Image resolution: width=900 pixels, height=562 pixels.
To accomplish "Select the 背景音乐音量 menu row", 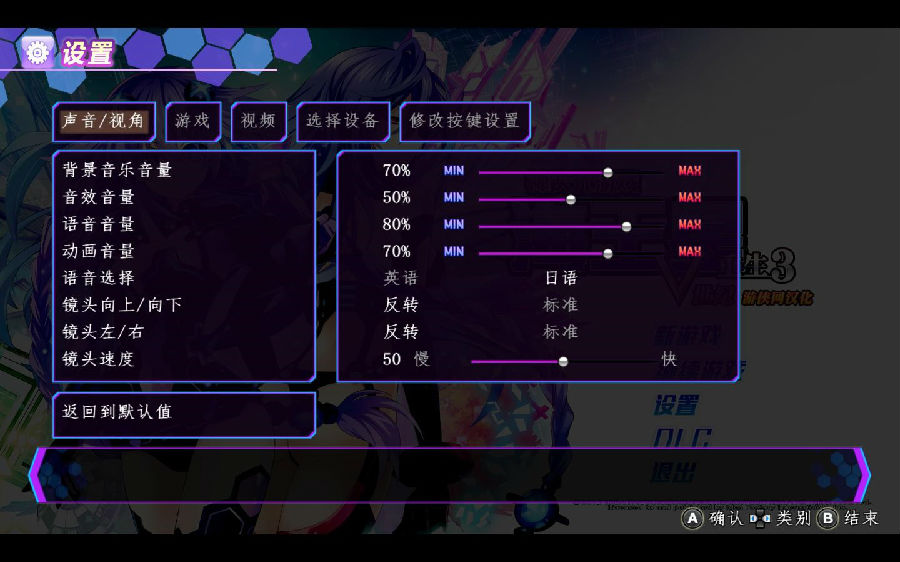I will click(118, 170).
